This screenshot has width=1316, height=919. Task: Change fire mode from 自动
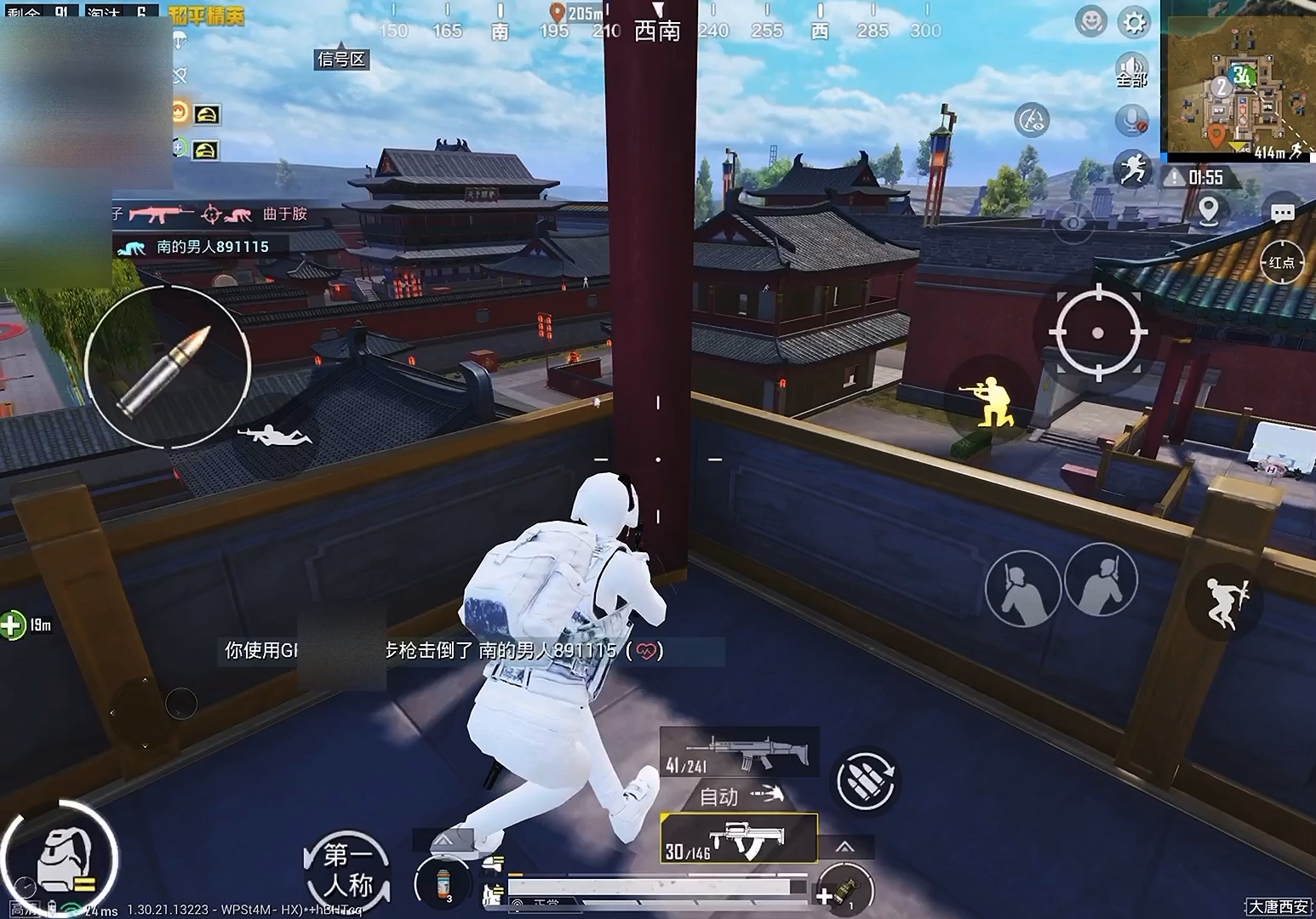(x=739, y=796)
